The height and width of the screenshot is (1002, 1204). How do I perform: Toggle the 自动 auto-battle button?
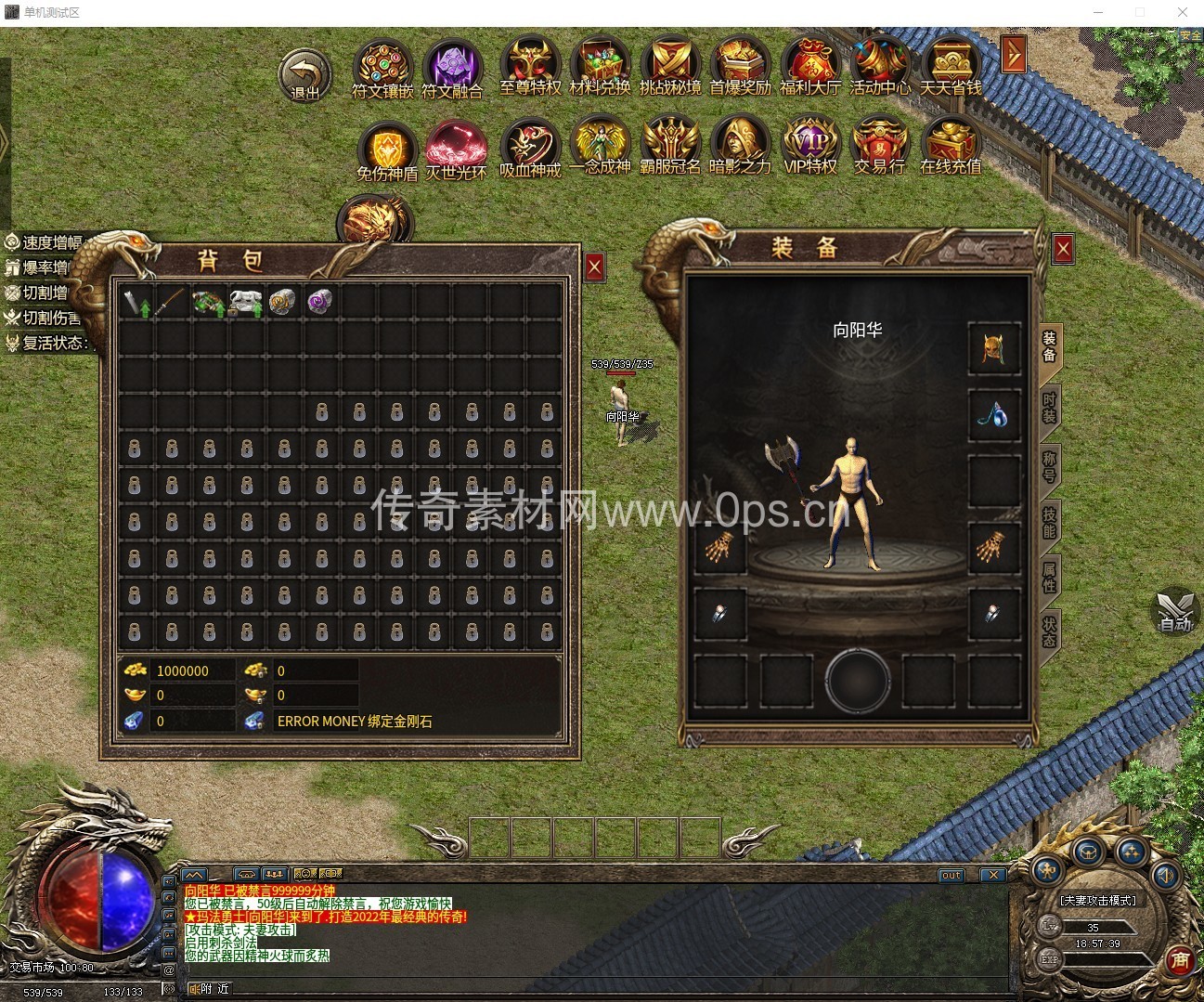(1174, 613)
